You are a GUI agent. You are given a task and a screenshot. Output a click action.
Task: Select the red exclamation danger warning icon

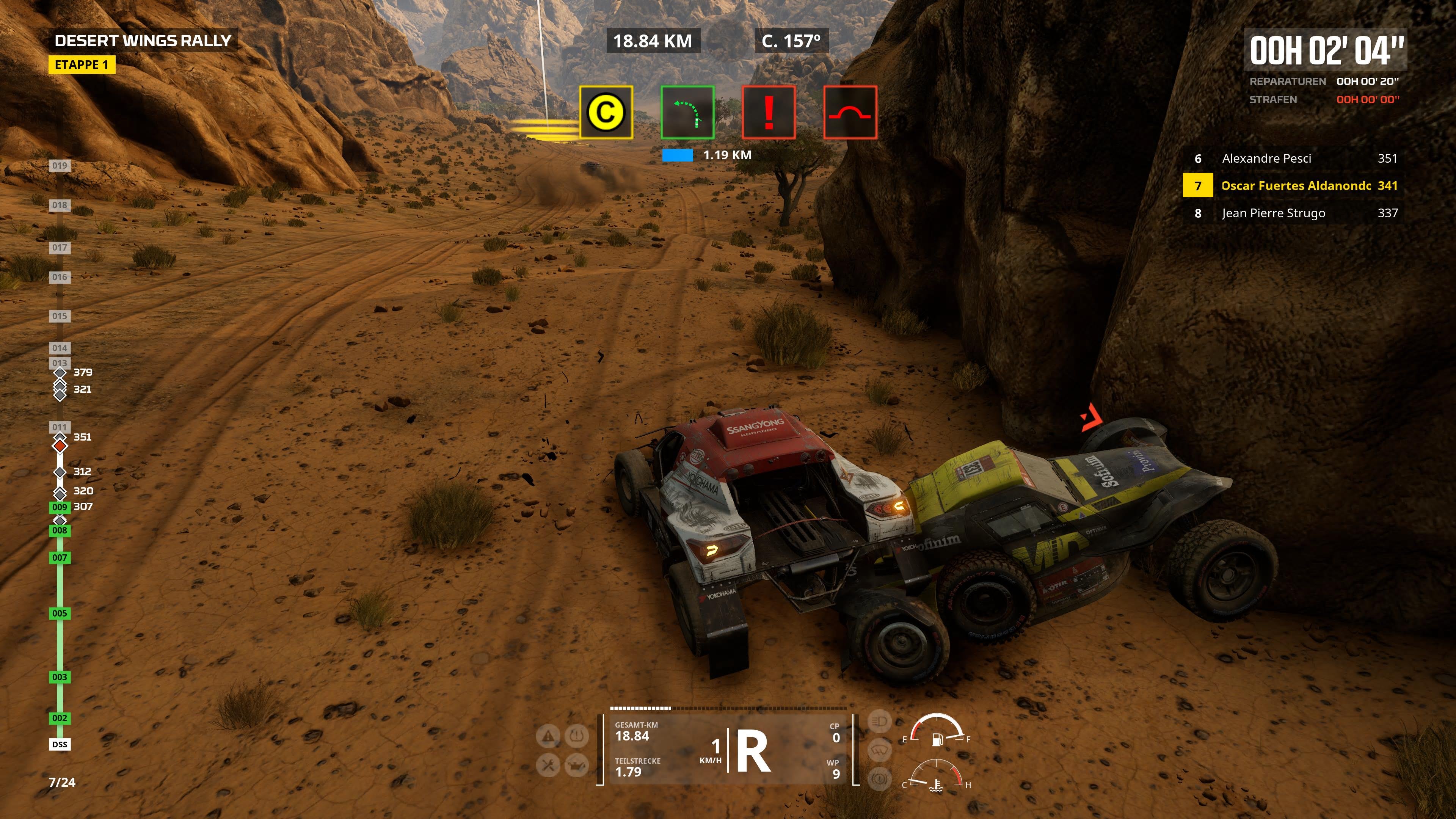[x=769, y=114]
